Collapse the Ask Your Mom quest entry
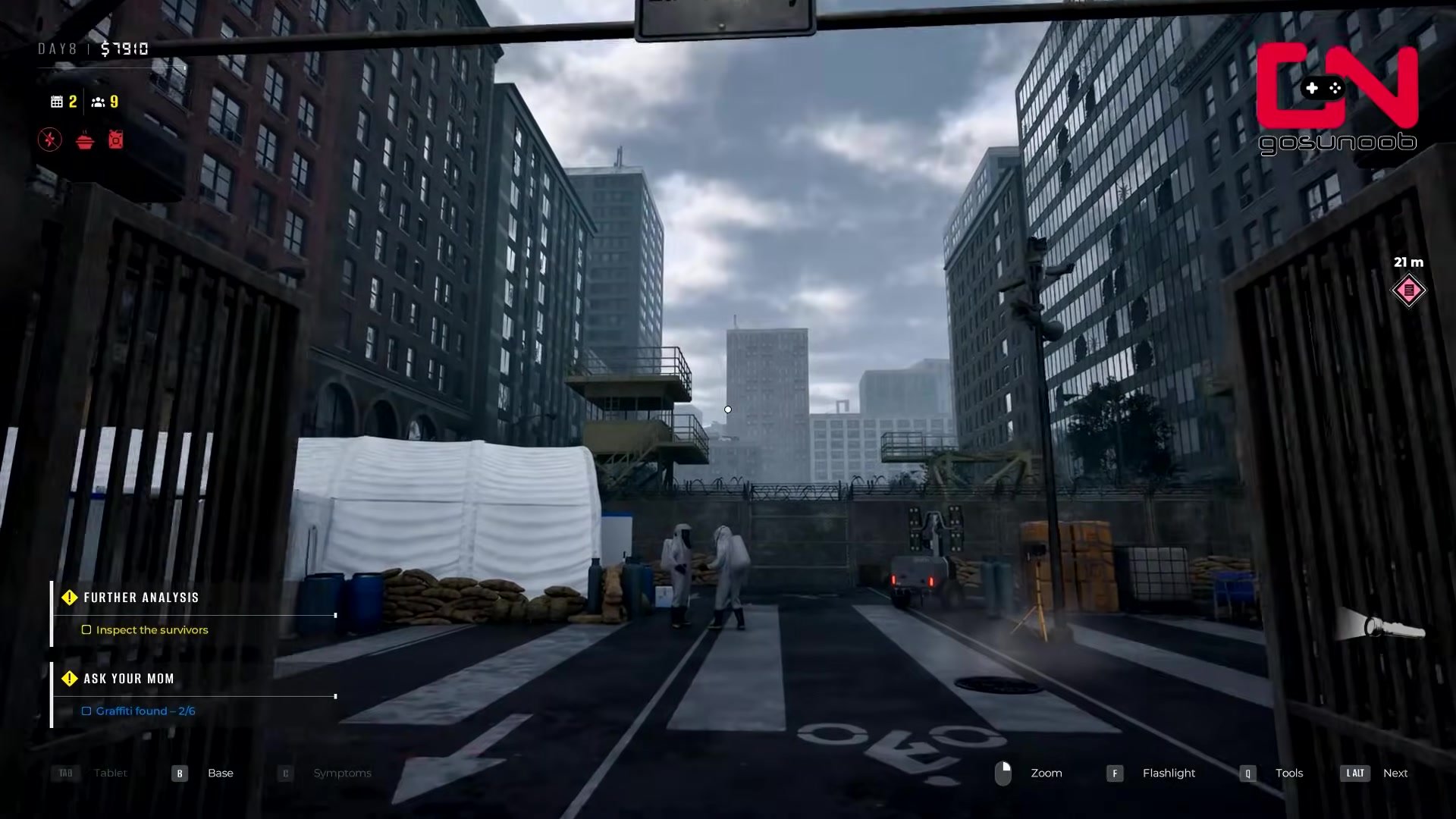 point(128,679)
